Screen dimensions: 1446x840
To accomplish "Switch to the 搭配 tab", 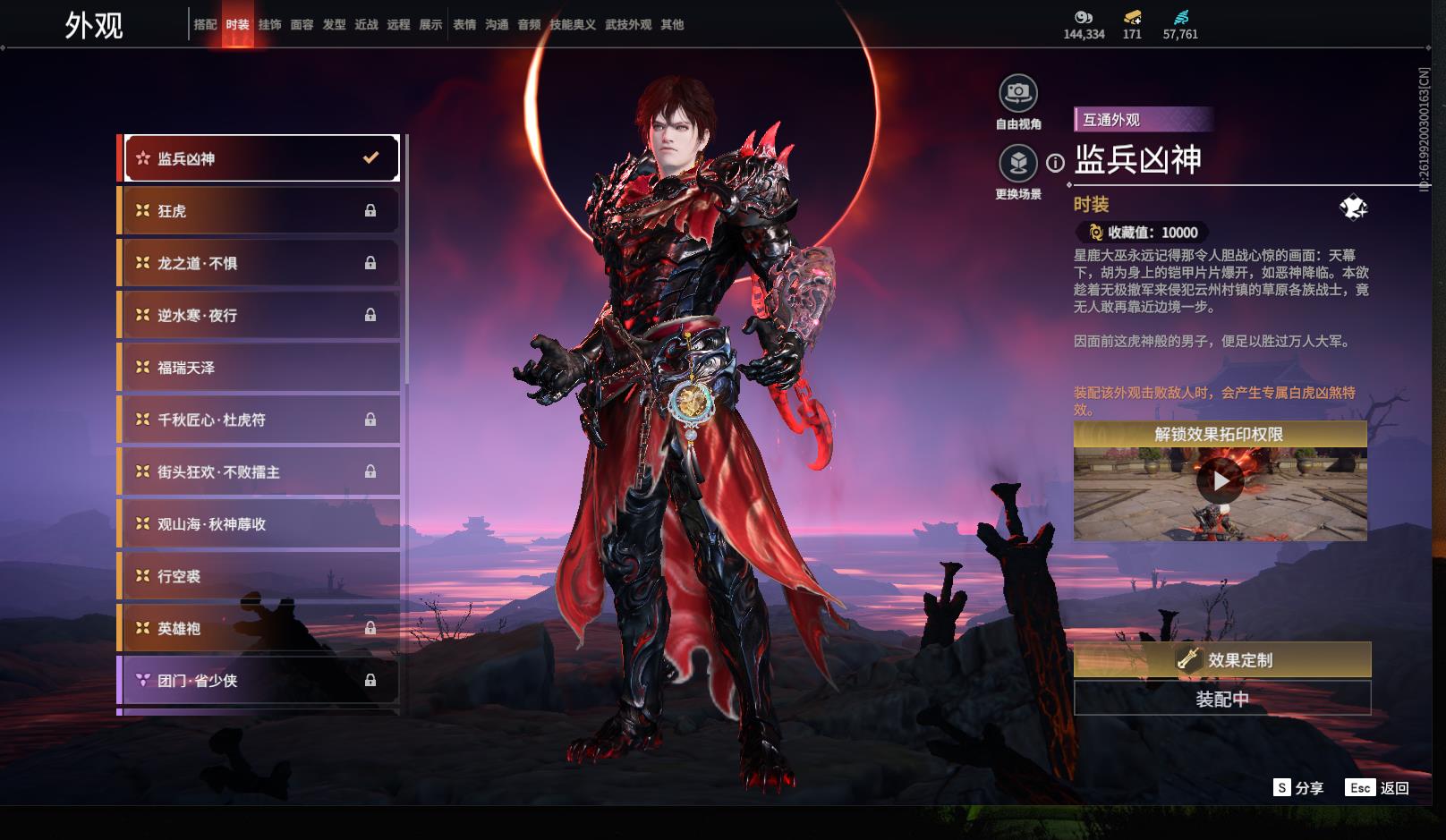I will click(x=205, y=25).
